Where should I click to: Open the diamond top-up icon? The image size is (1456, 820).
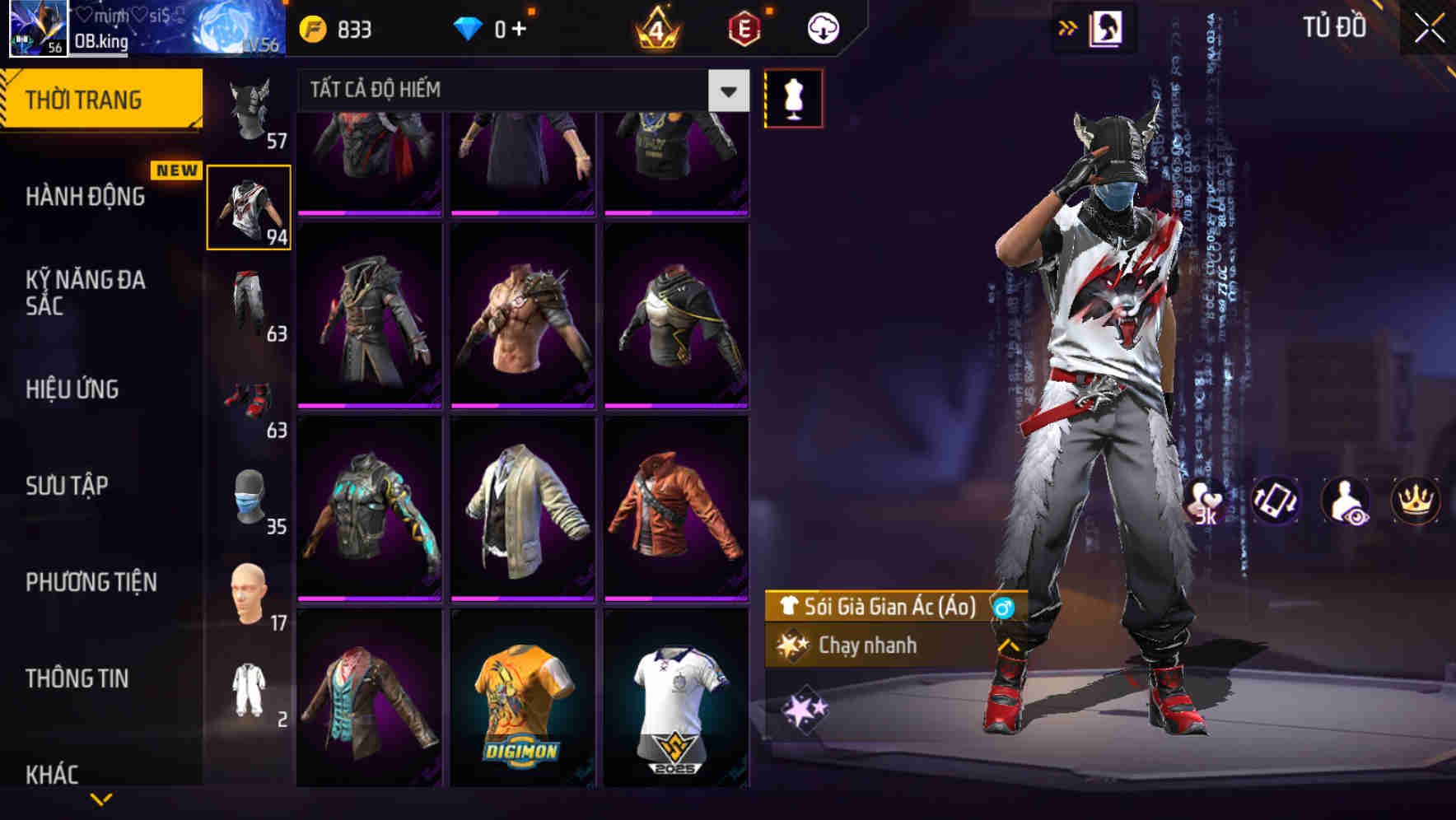coord(468,27)
